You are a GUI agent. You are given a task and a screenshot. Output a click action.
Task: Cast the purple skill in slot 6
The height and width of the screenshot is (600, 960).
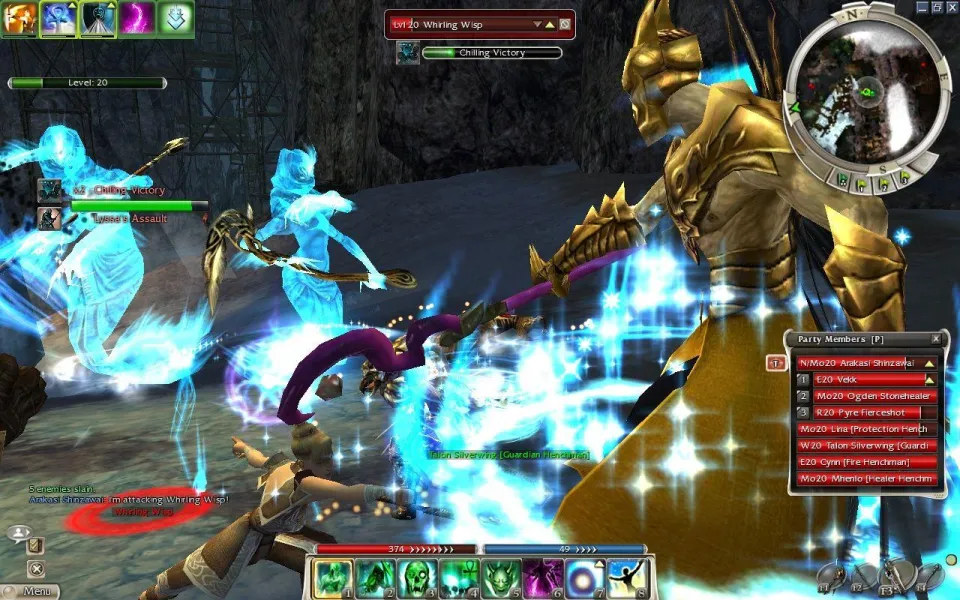pyautogui.click(x=545, y=578)
